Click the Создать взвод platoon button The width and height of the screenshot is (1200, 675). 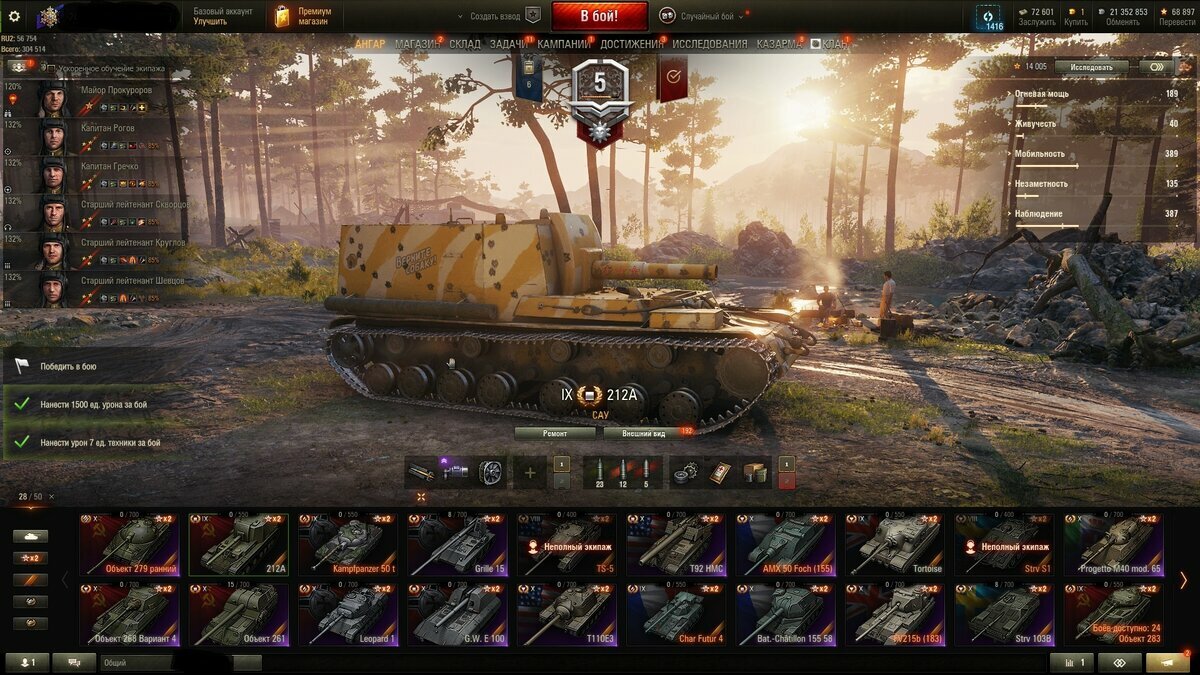coord(497,16)
